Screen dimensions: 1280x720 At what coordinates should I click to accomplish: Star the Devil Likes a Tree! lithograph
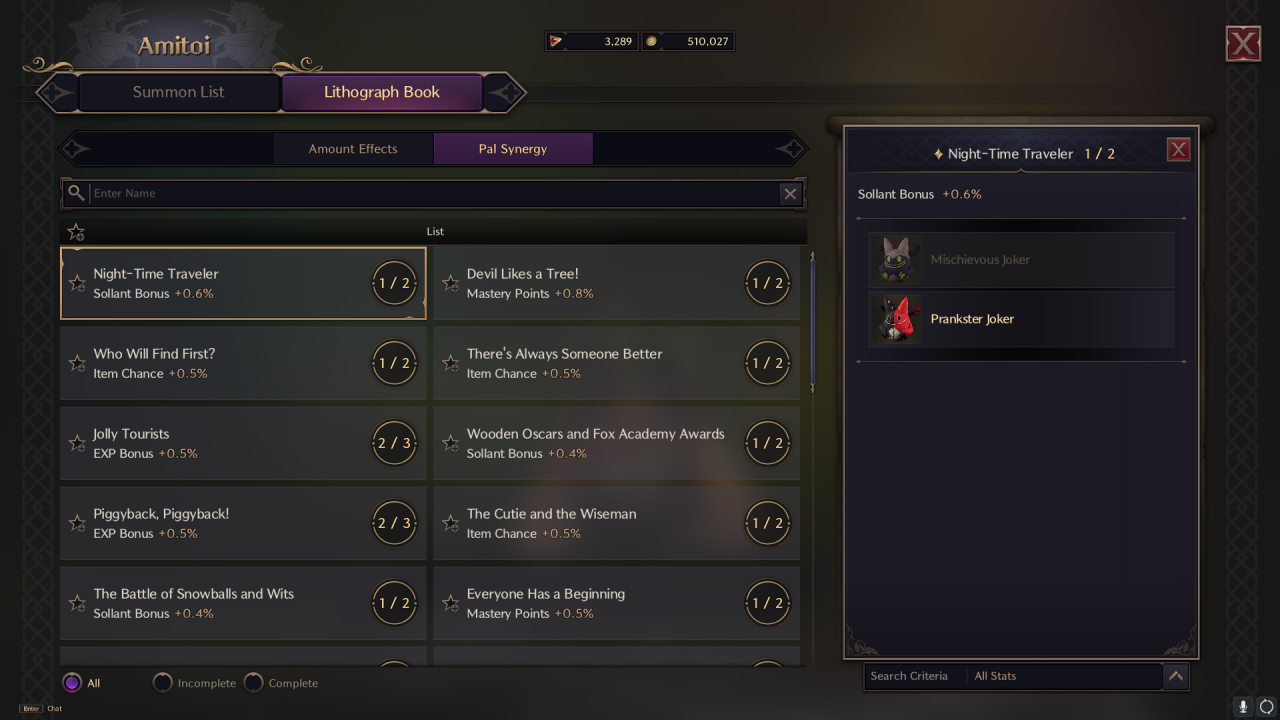pos(450,283)
